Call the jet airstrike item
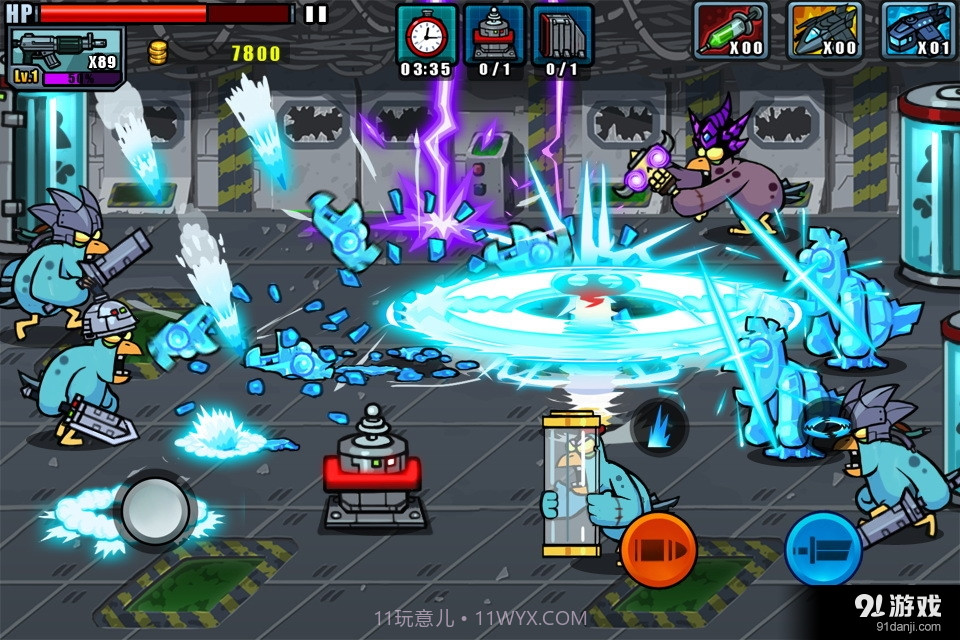 (x=824, y=30)
